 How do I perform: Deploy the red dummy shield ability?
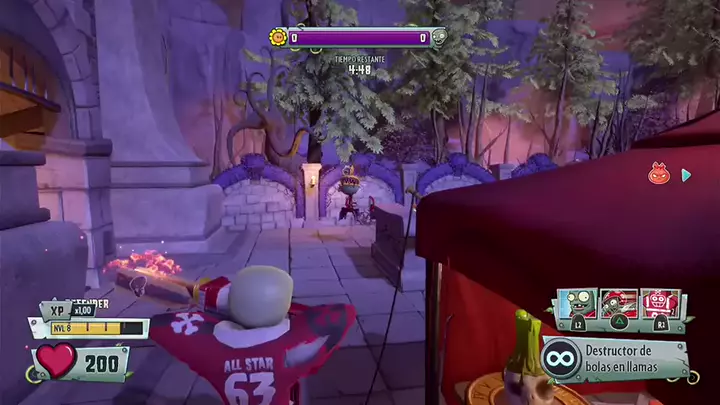pos(659,302)
